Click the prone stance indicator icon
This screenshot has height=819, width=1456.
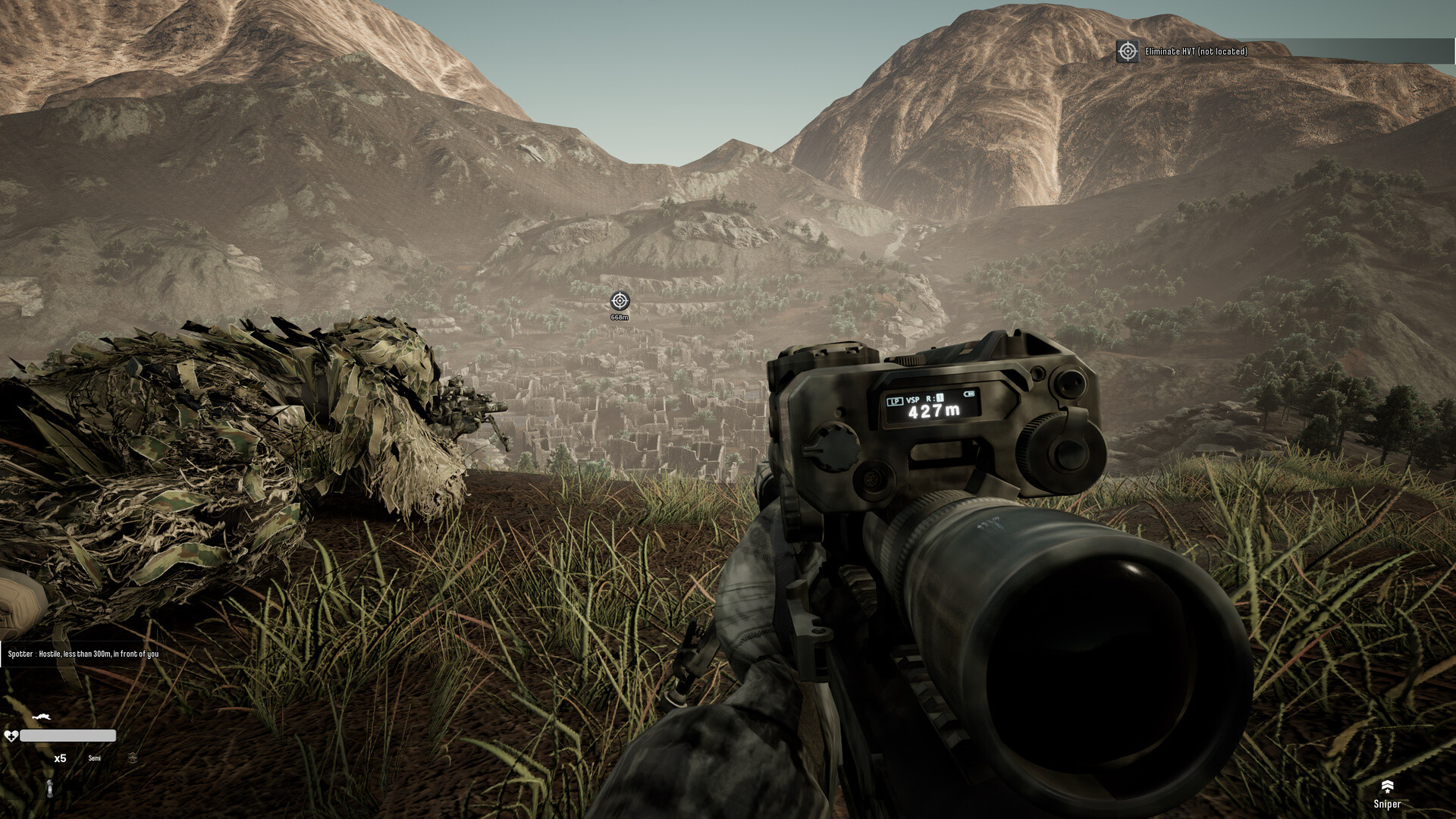point(42,717)
